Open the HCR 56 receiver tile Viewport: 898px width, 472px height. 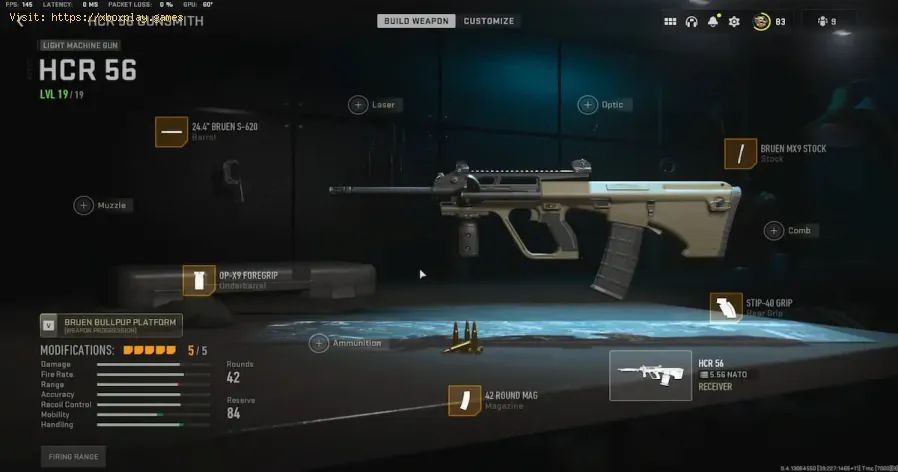[651, 375]
